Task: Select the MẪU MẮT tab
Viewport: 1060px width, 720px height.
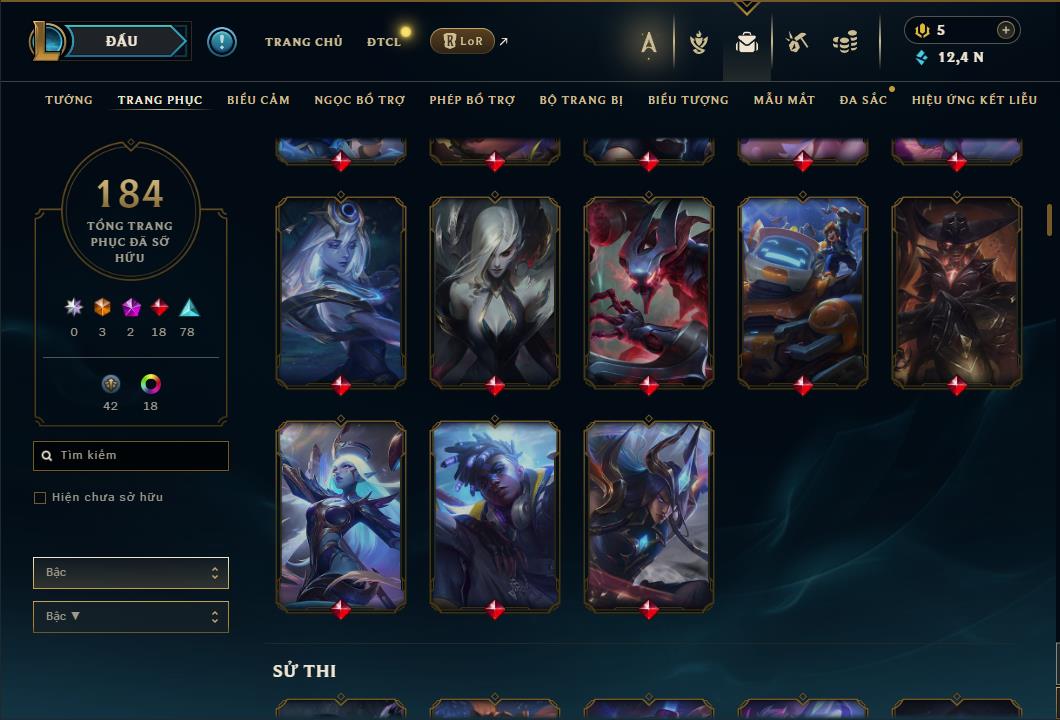Action: tap(784, 100)
